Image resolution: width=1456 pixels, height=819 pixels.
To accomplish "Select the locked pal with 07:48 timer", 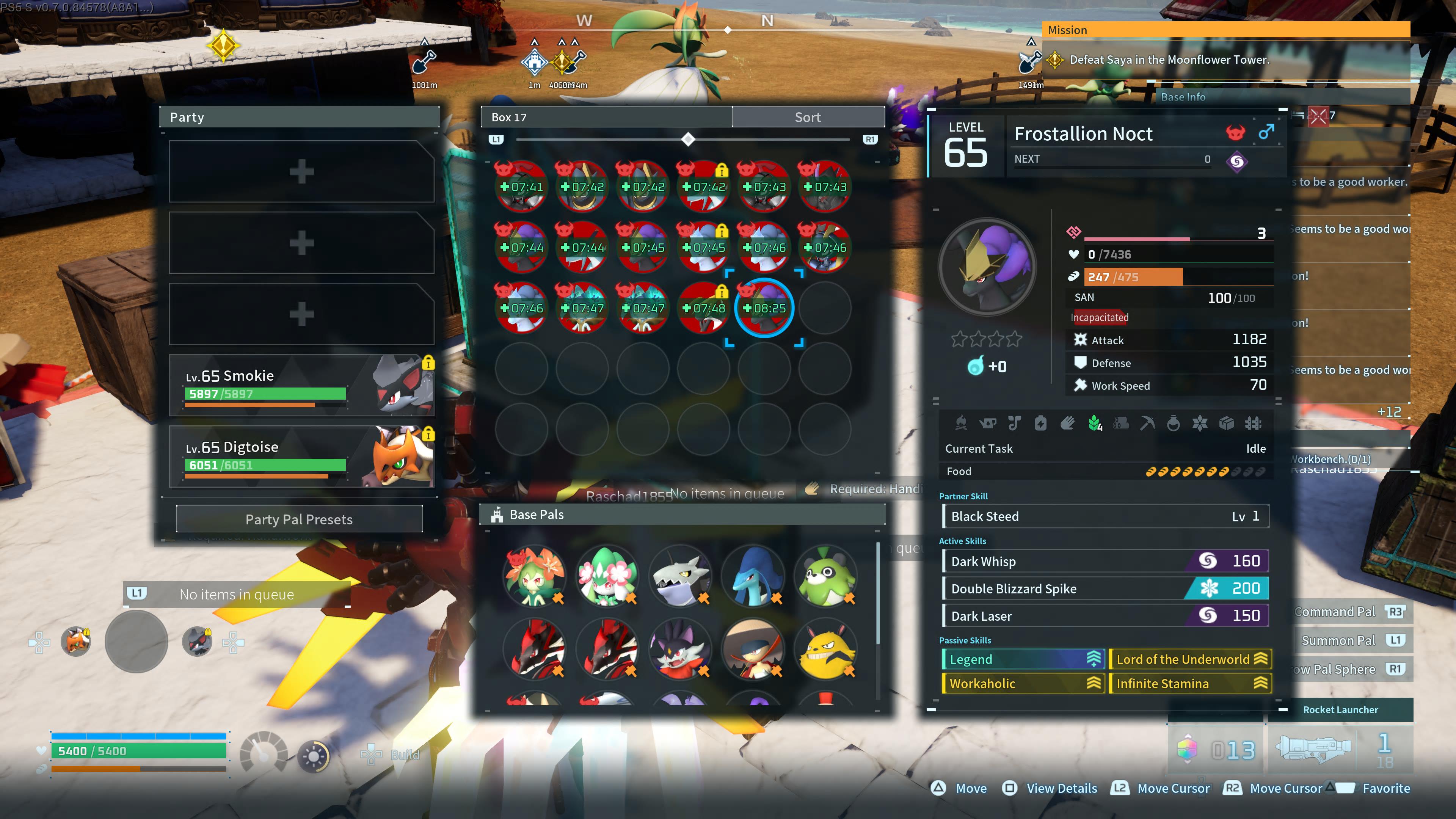I will click(703, 308).
